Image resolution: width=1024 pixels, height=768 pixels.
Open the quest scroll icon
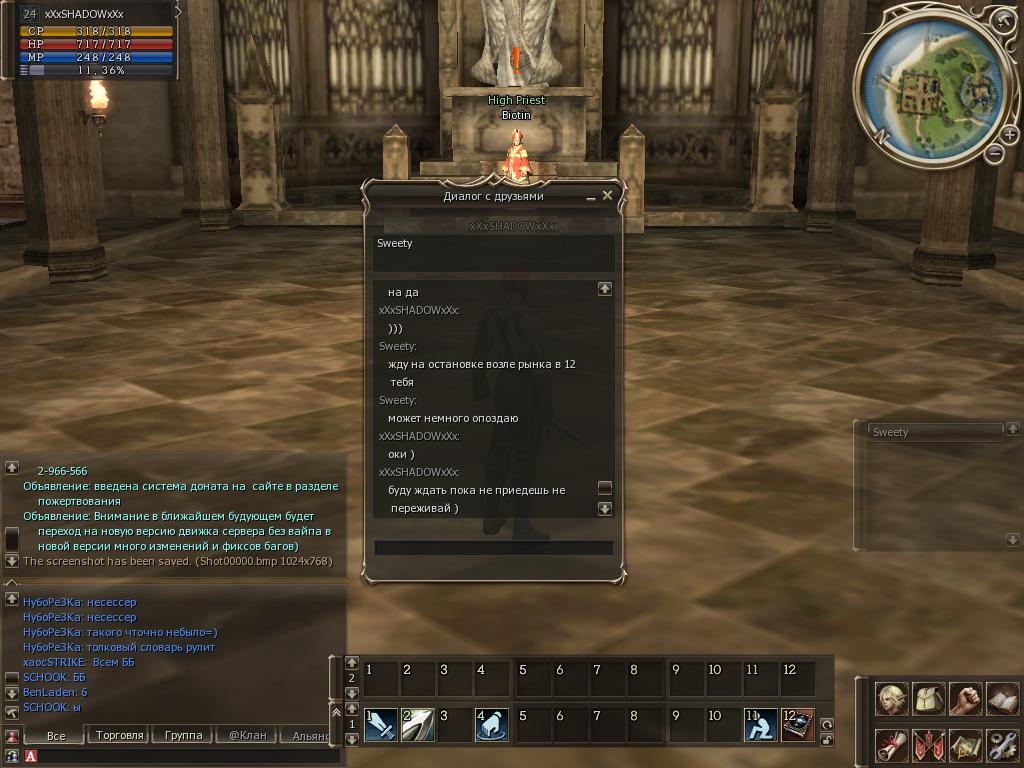(x=892, y=745)
